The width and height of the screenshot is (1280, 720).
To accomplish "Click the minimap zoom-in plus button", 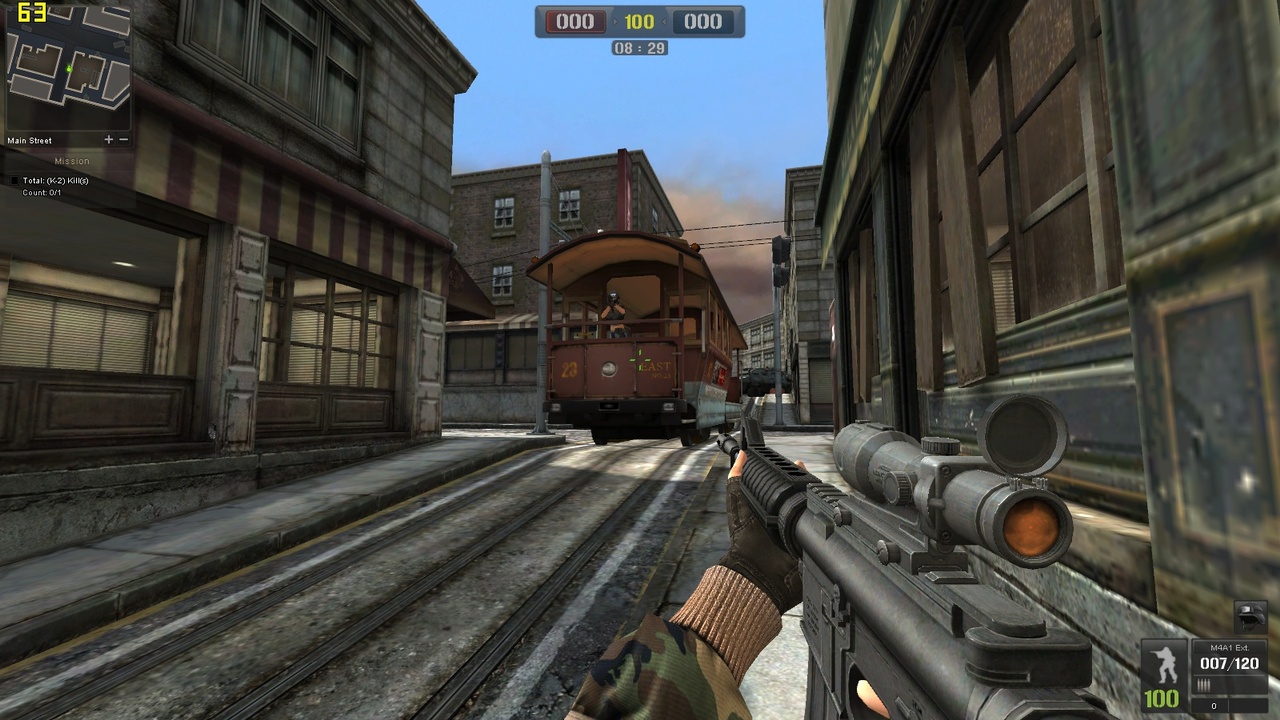I will point(108,139).
